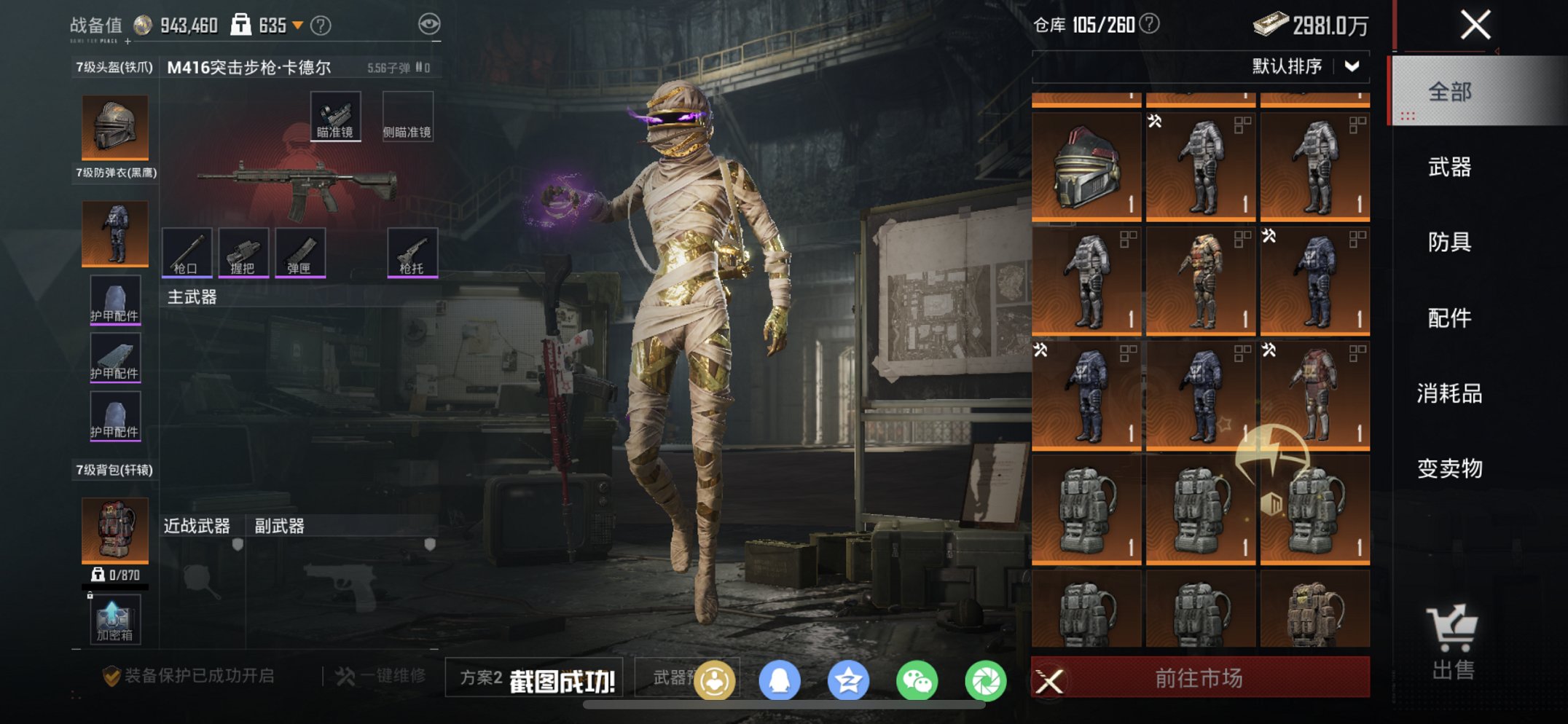Screen dimensions: 1568x724
Task: Click the 一键维修 repair-all button
Action: click(382, 676)
